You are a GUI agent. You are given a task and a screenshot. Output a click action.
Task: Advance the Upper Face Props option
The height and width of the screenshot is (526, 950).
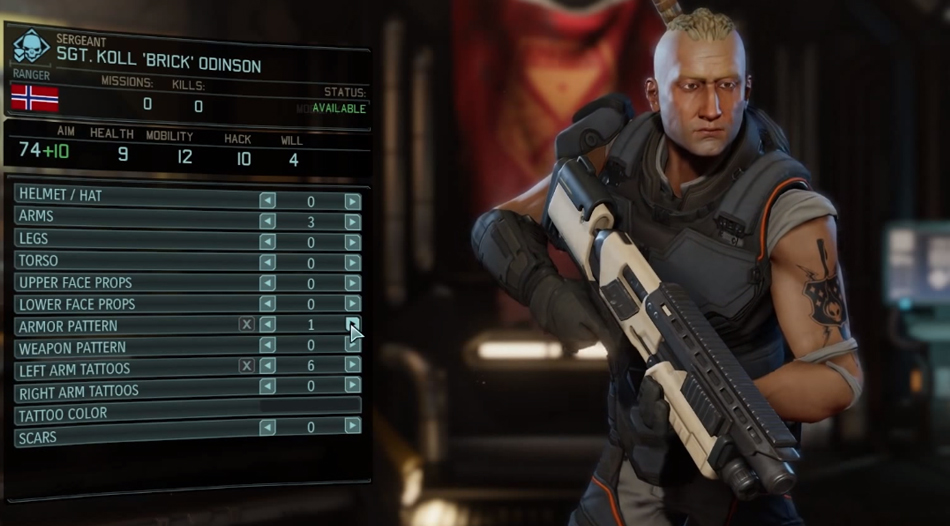pyautogui.click(x=353, y=283)
